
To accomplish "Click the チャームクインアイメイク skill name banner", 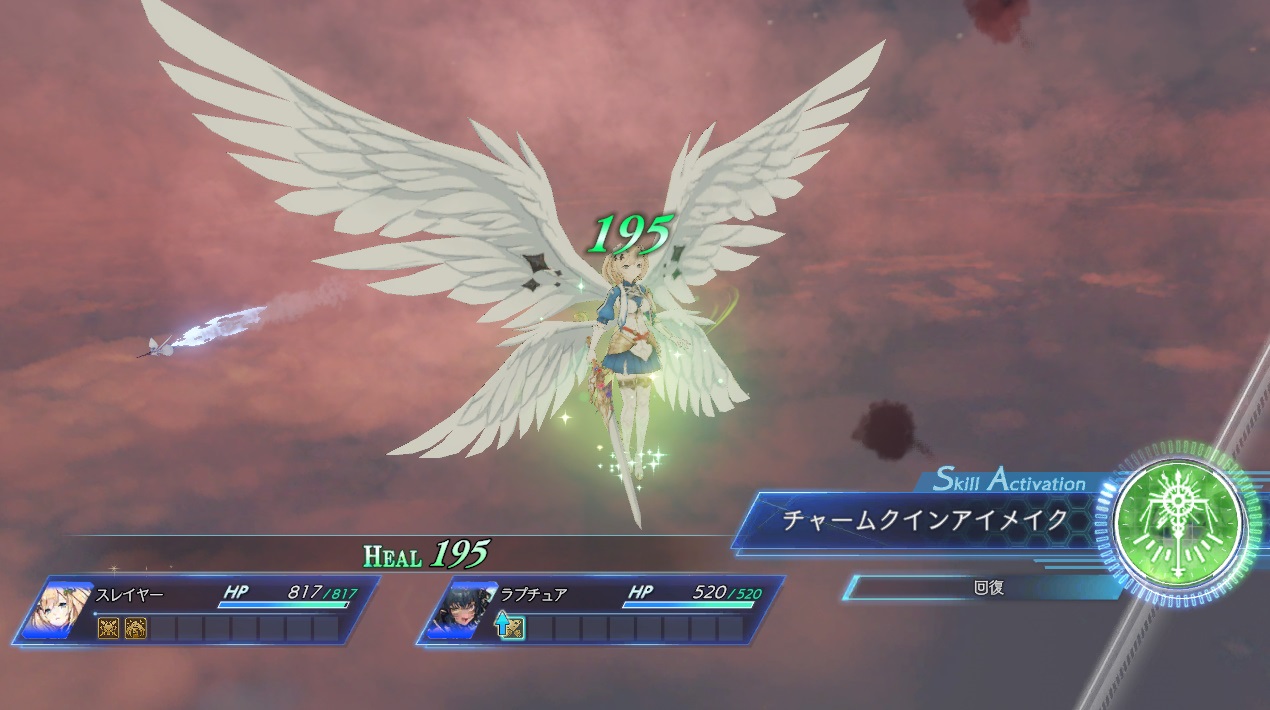I will 924,521.
